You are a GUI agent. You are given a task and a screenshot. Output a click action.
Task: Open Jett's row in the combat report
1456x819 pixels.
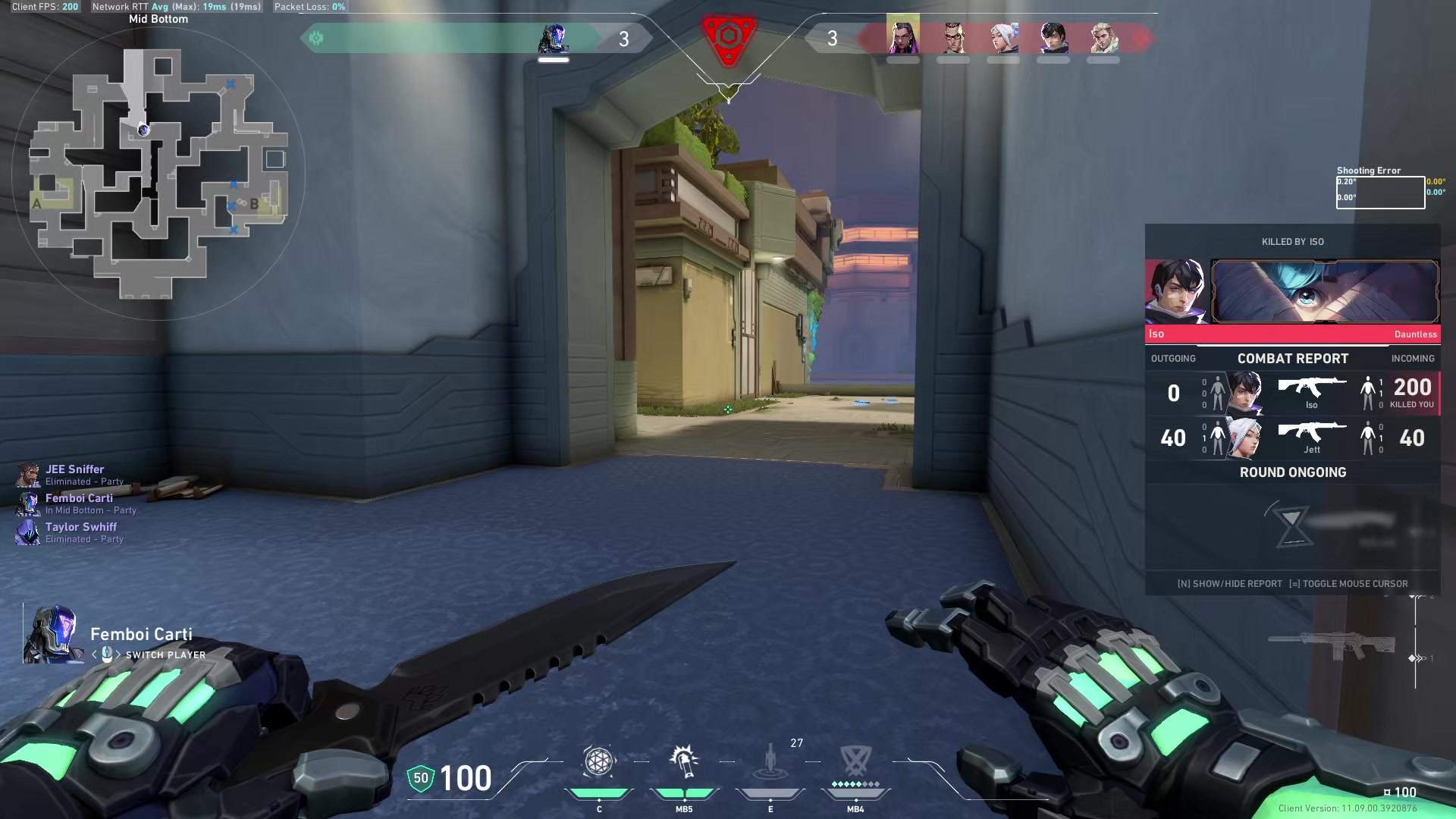click(1293, 438)
